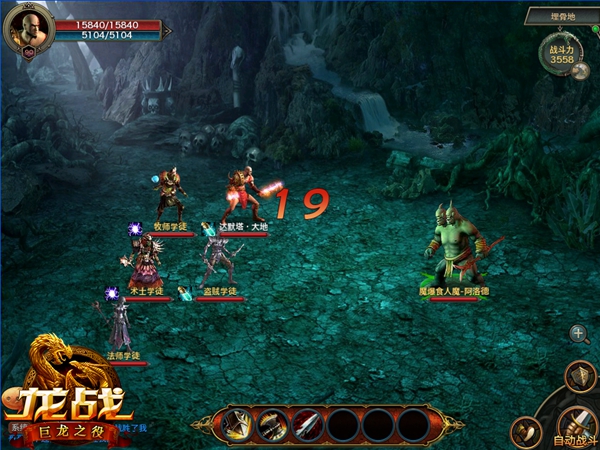
Task: Click the hero portrait avatar
Action: point(27,29)
